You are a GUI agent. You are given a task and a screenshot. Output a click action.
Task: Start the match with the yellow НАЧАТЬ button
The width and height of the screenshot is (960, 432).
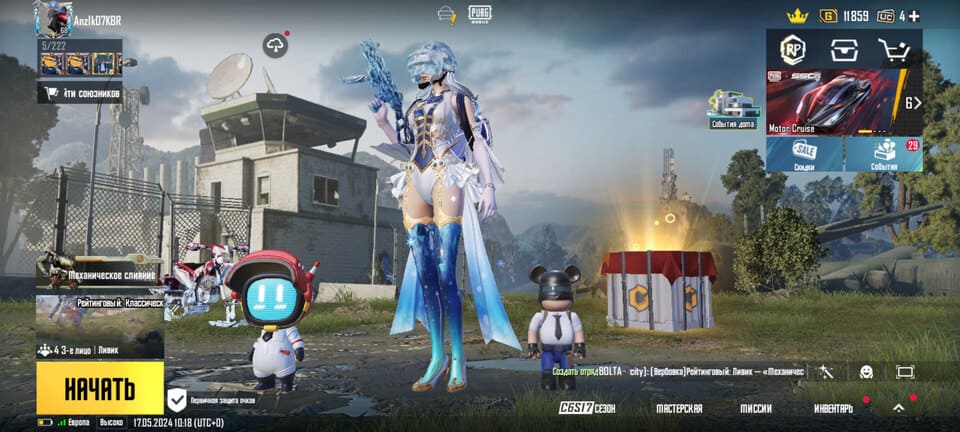(100, 388)
